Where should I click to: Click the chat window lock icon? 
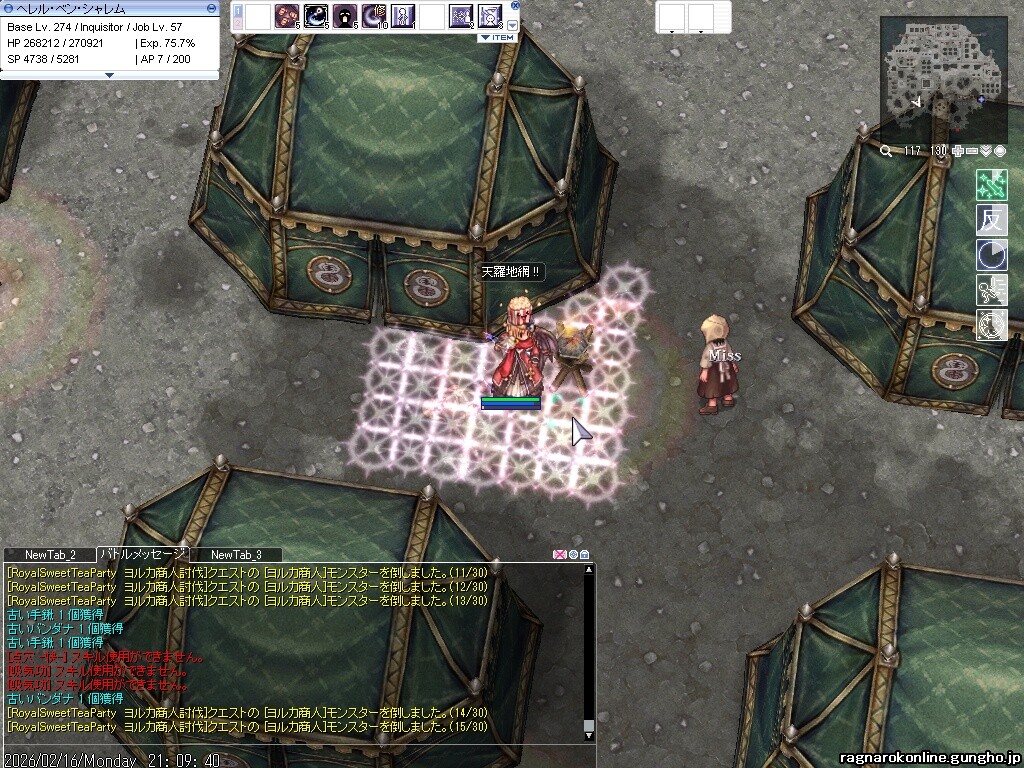point(585,554)
